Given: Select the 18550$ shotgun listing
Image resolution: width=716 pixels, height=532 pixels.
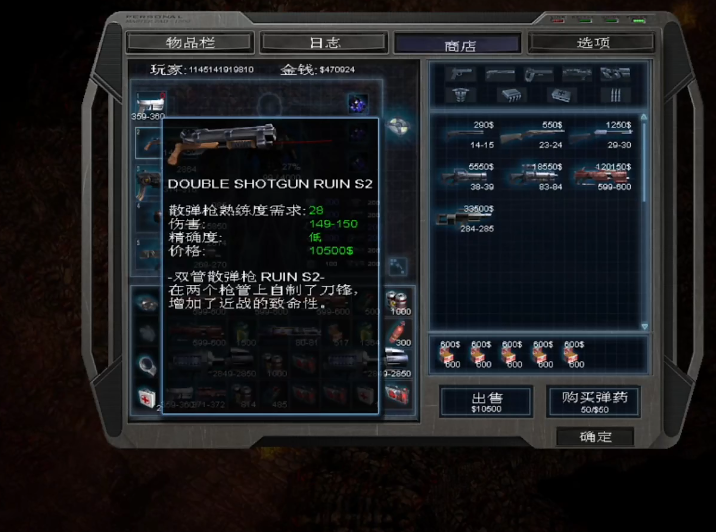Looking at the screenshot, I should pos(539,176).
